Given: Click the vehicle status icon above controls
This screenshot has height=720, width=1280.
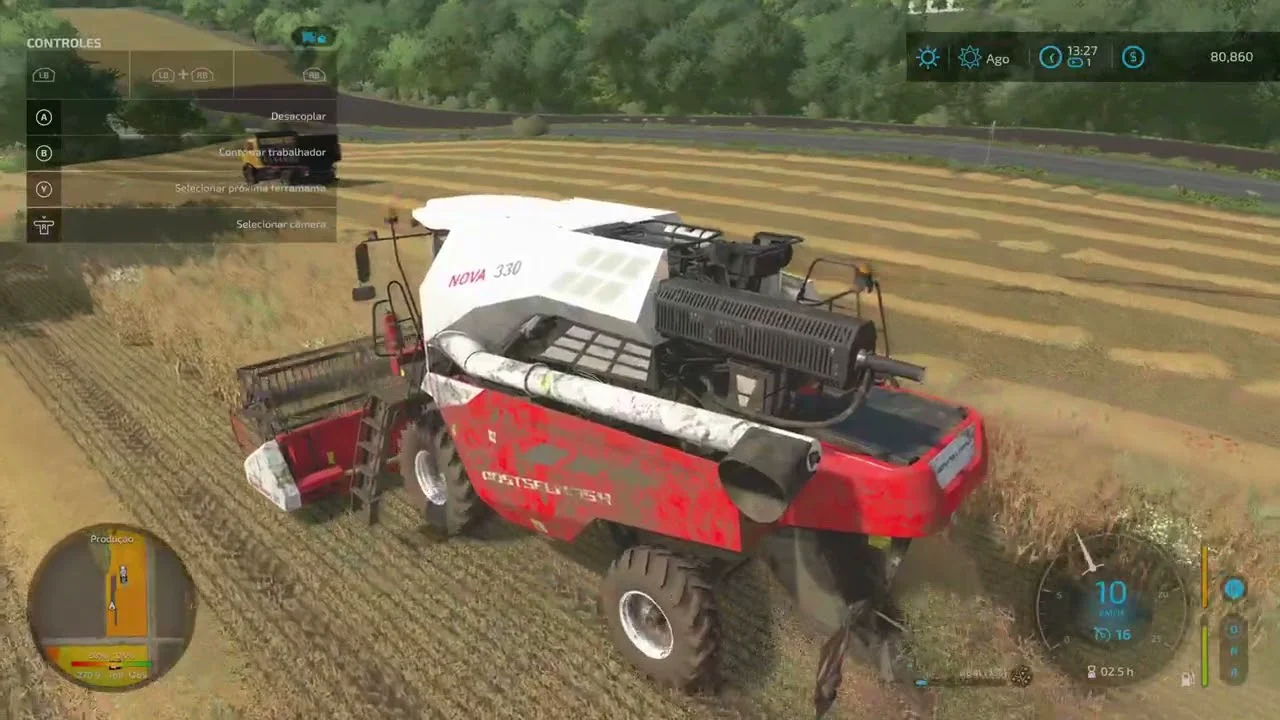Looking at the screenshot, I should pyautogui.click(x=314, y=38).
